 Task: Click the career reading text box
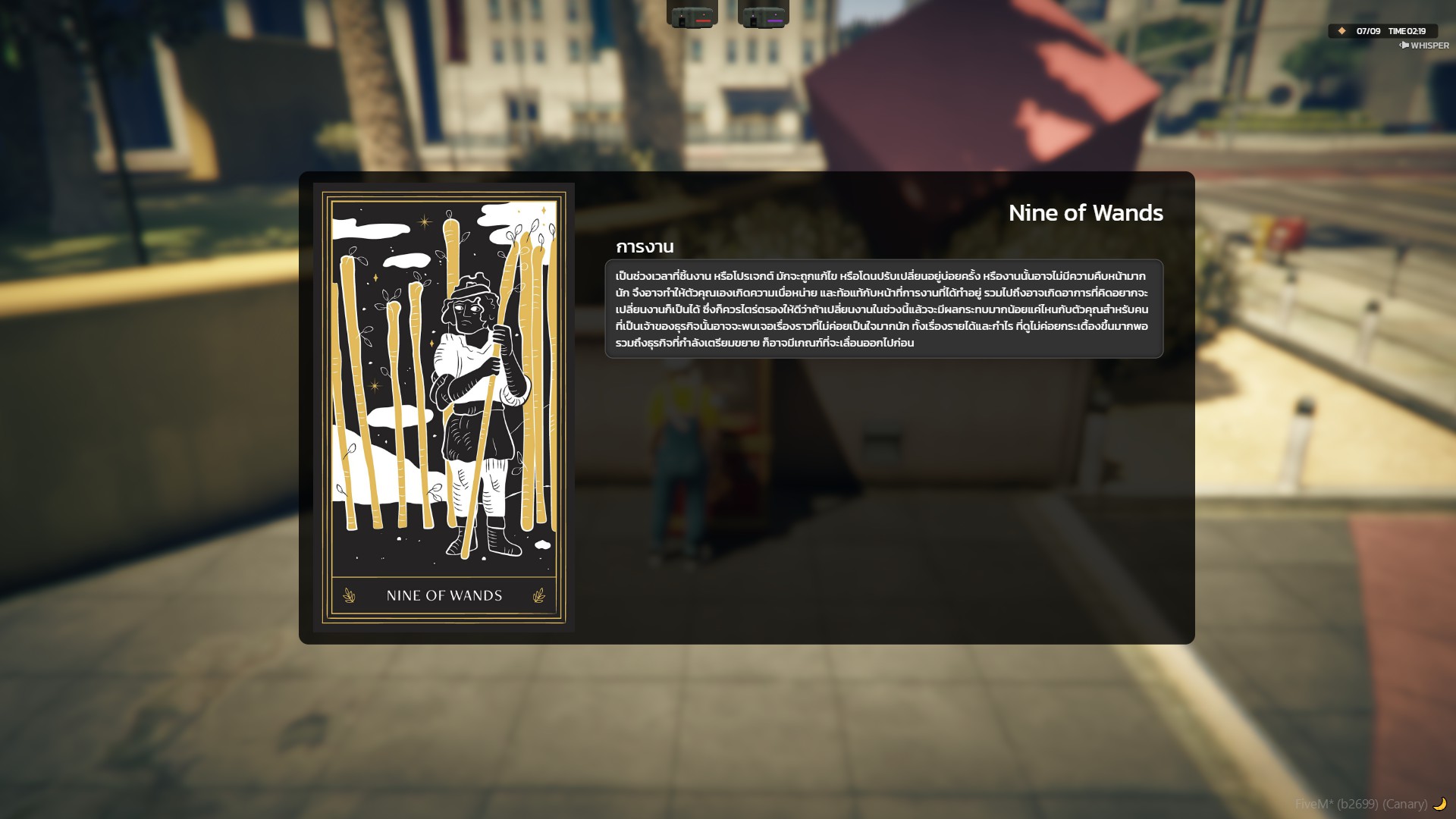coord(883,309)
